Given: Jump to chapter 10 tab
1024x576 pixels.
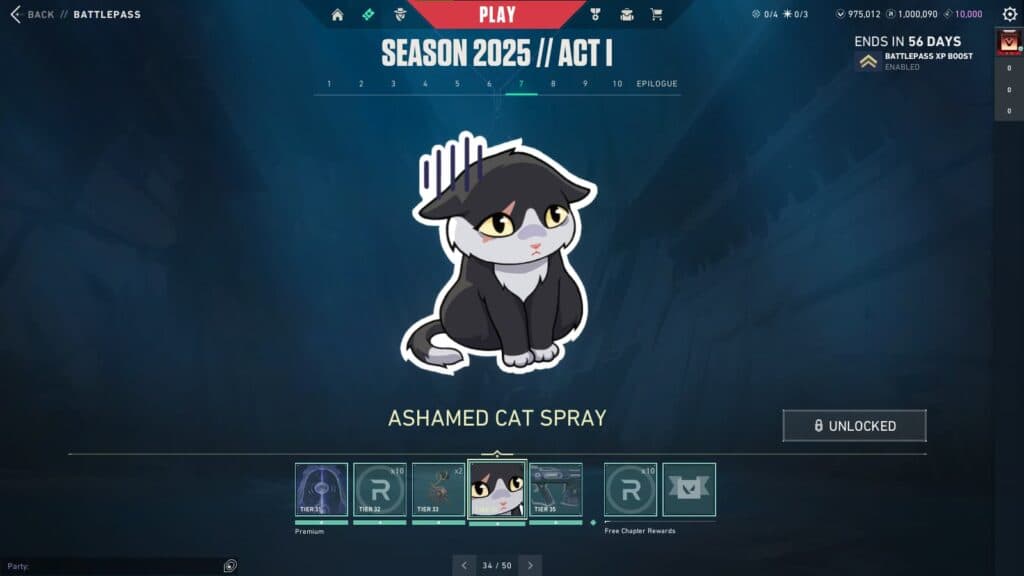Looking at the screenshot, I should click(617, 84).
